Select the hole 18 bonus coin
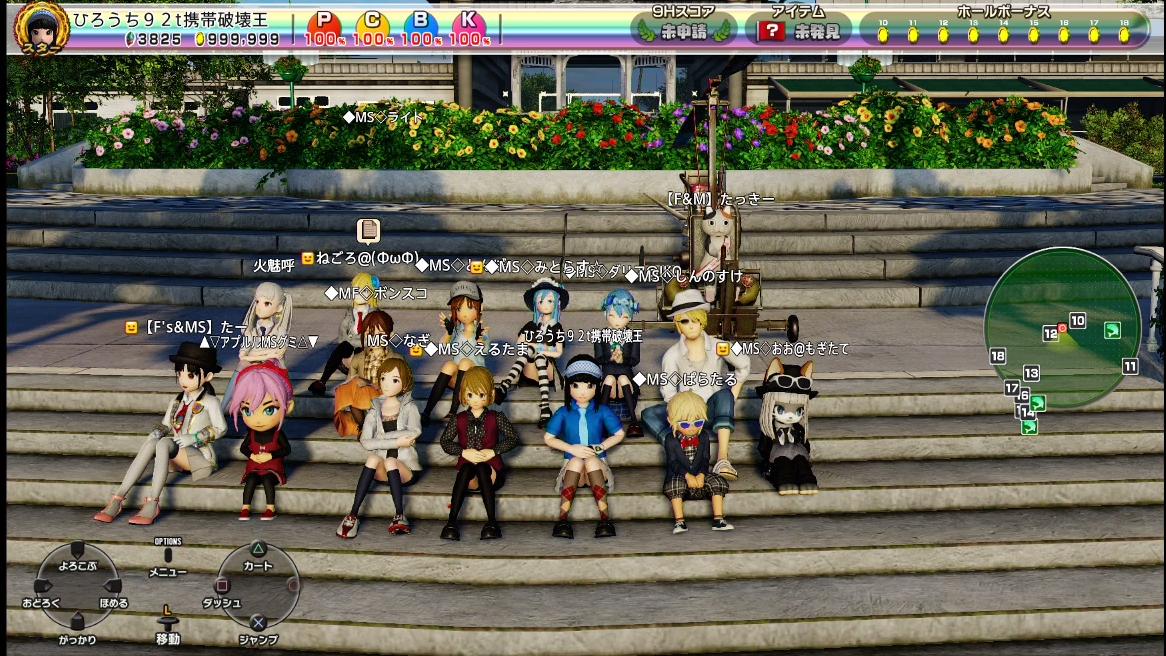This screenshot has width=1166, height=656. [x=1124, y=34]
